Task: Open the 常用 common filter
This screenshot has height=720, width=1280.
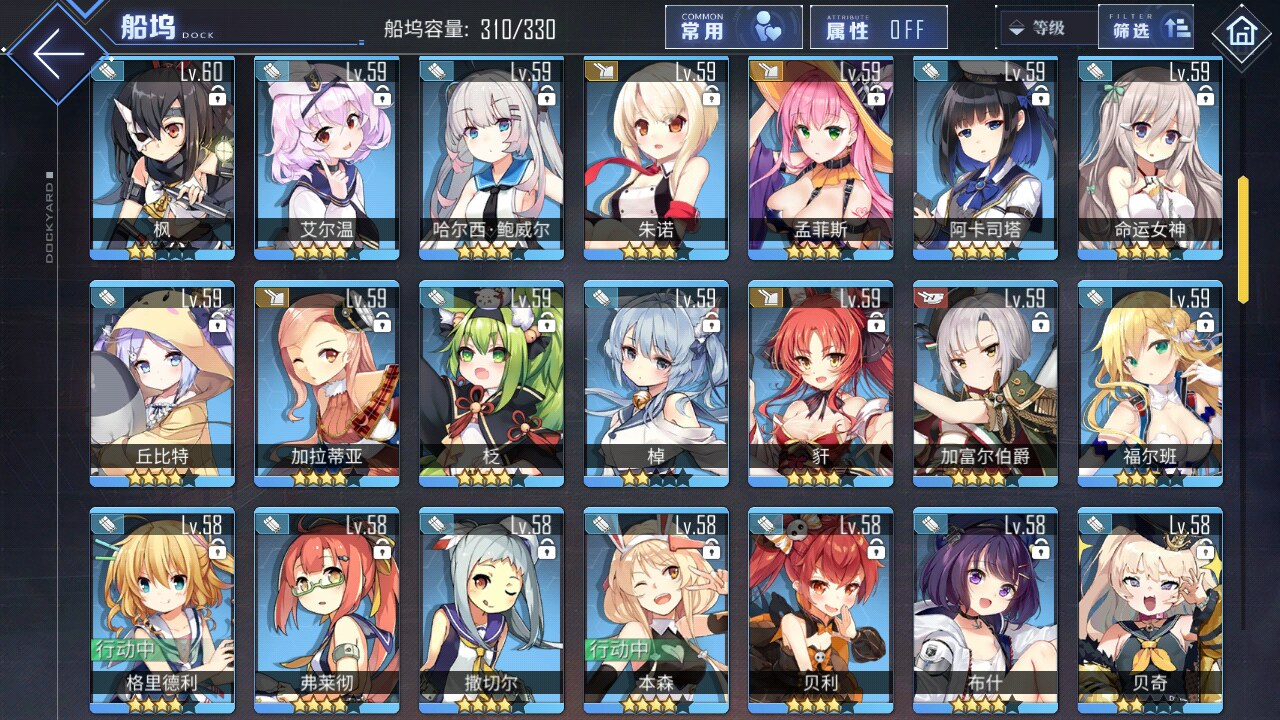Action: (x=733, y=28)
